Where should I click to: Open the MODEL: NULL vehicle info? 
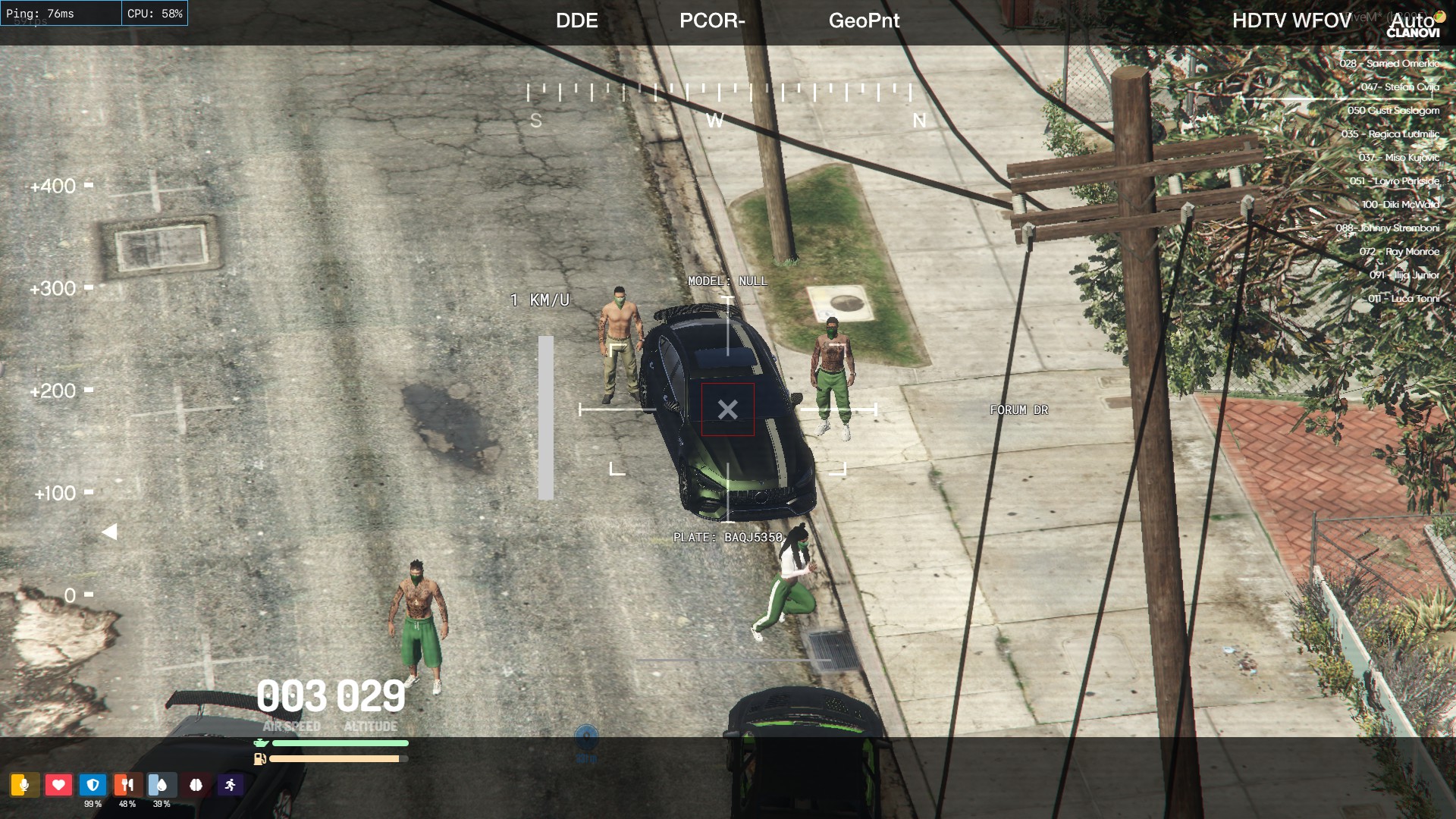click(x=728, y=281)
